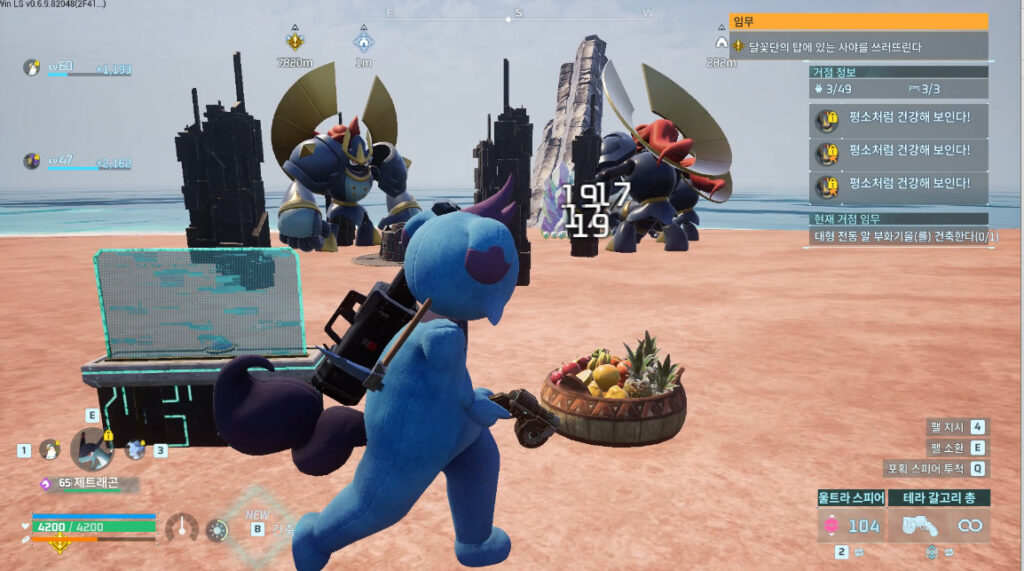Click the day-night sun dial icon
This screenshot has width=1024, height=571.
(x=216, y=530)
